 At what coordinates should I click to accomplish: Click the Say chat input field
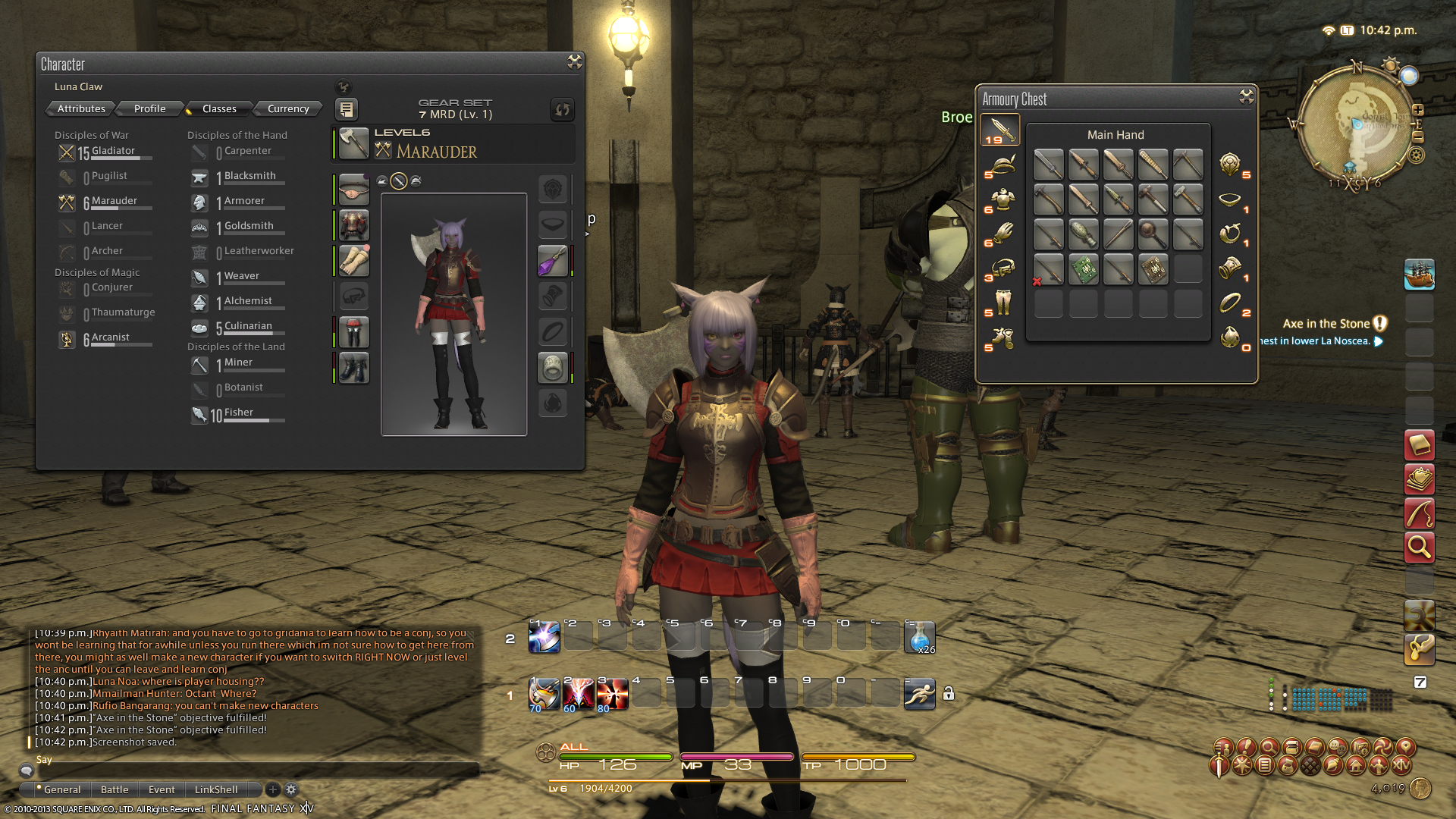click(250, 770)
